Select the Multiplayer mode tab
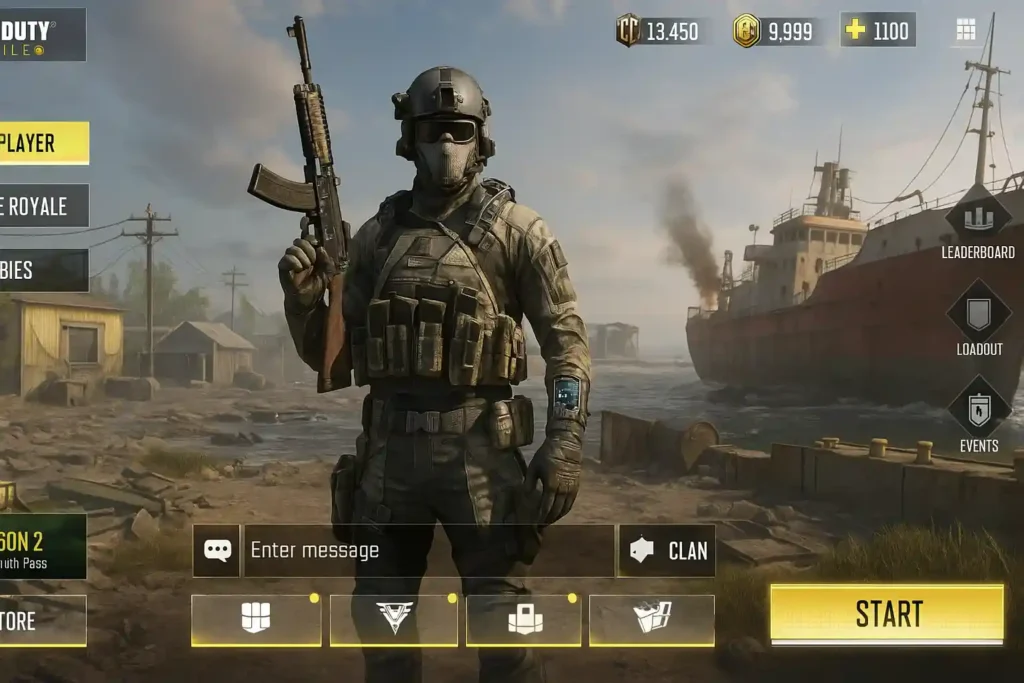Screen dimensions: 1024x683 coord(43,143)
